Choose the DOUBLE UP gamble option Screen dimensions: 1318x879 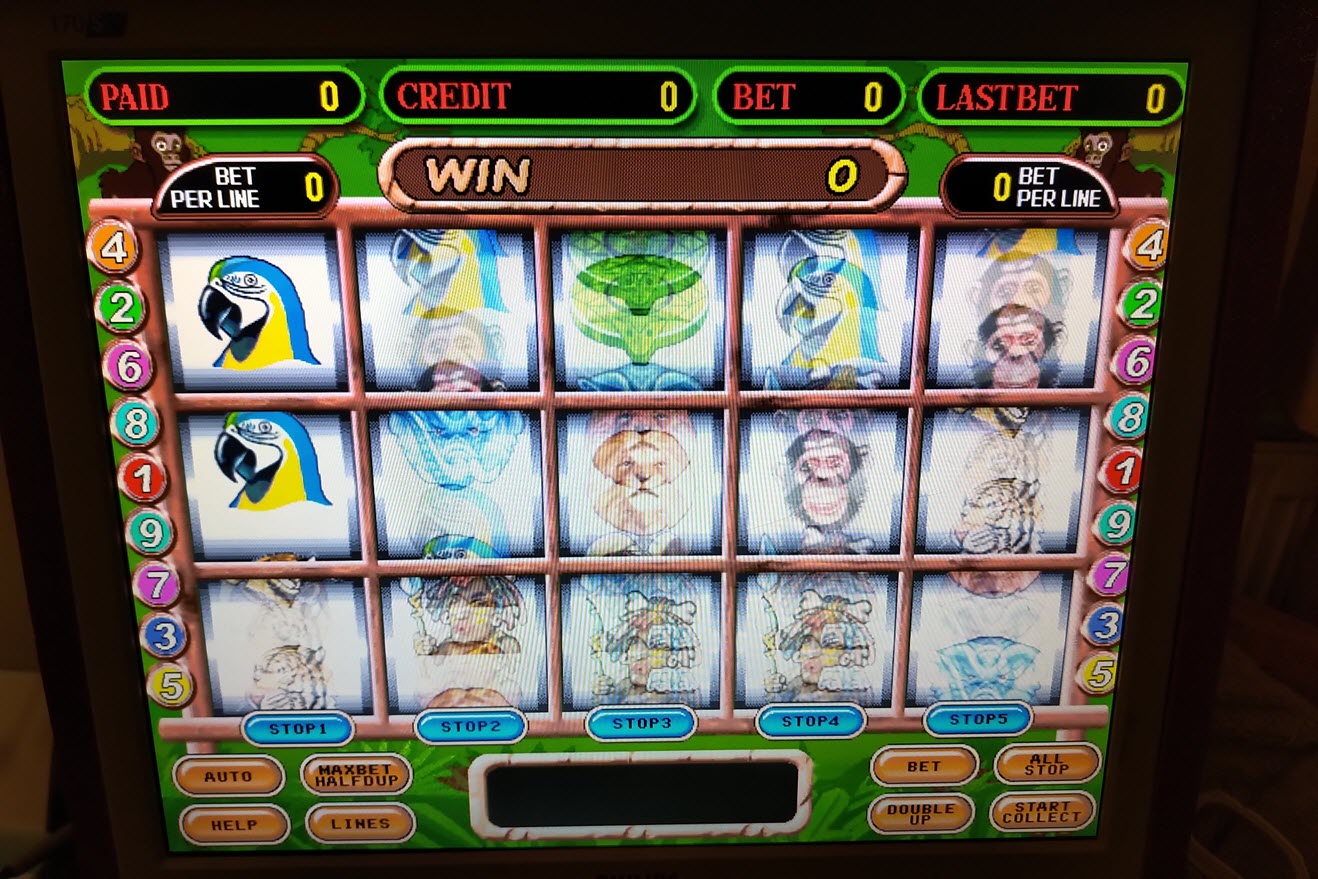pyautogui.click(x=920, y=813)
